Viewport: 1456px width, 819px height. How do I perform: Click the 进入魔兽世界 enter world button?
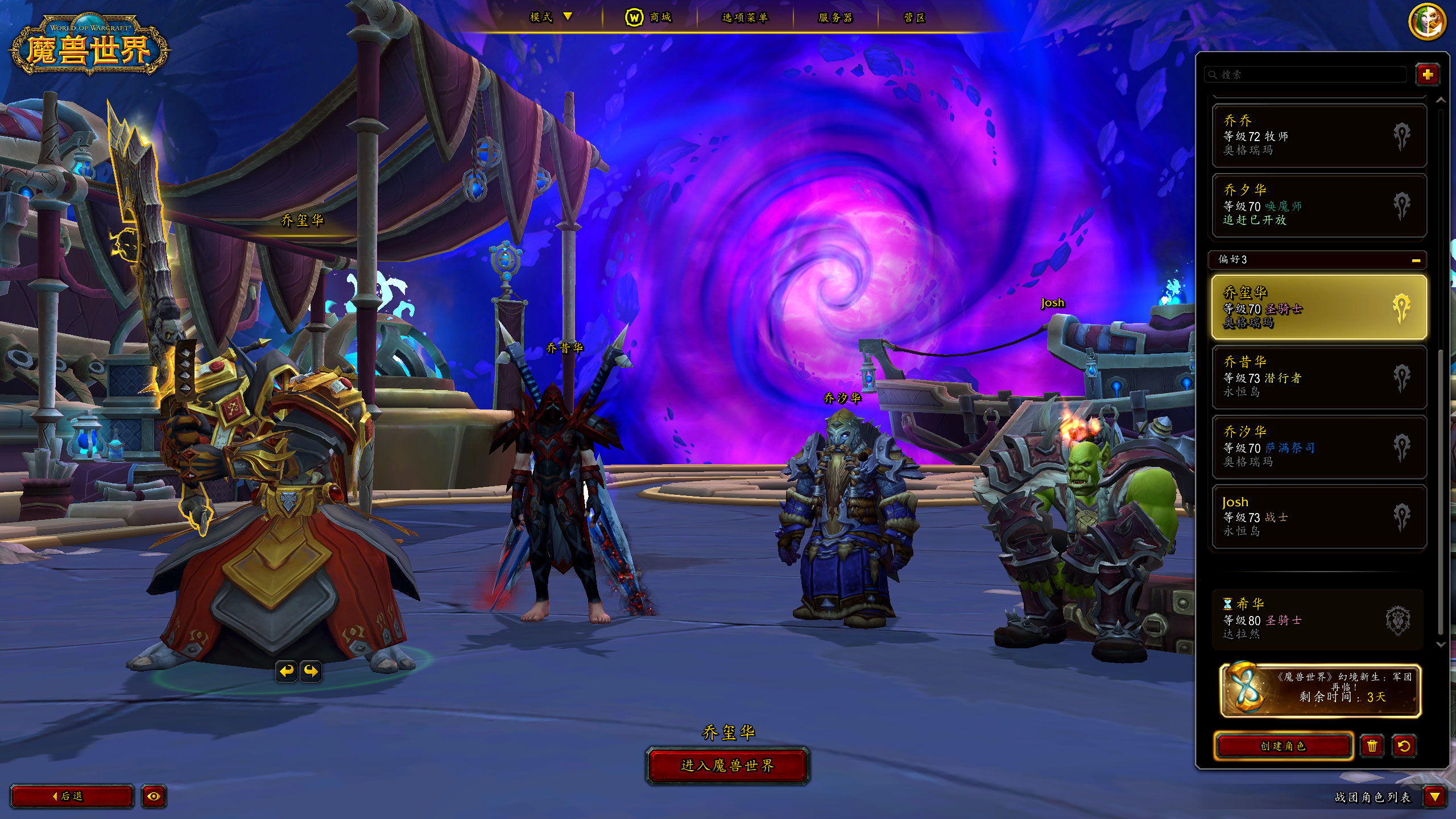click(727, 766)
